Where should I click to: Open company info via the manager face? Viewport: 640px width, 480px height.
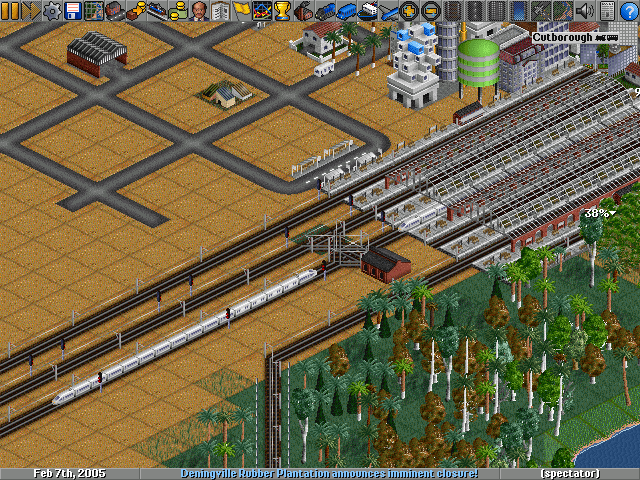tap(200, 11)
